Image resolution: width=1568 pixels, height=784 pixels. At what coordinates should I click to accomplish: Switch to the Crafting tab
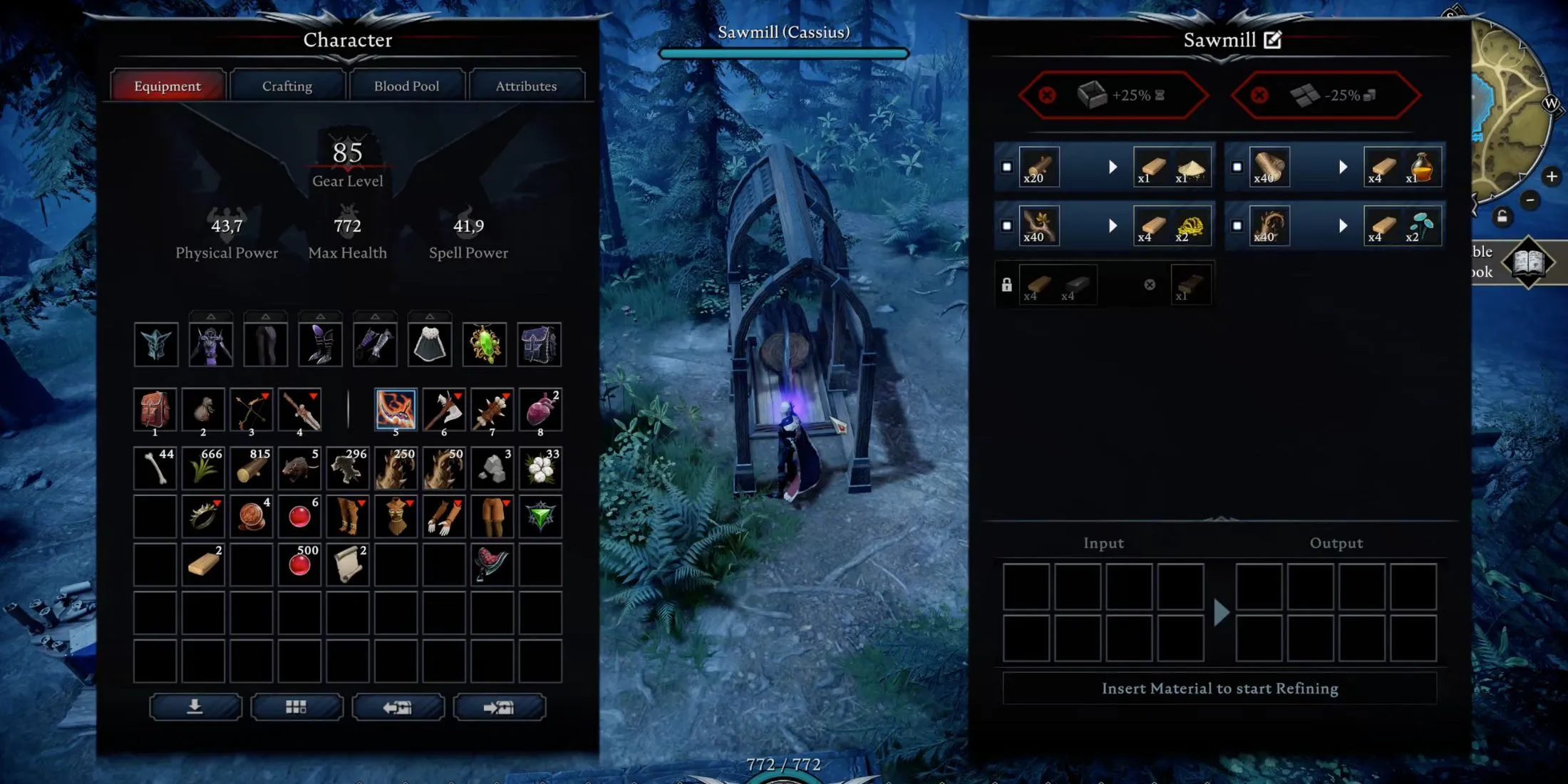tap(286, 85)
